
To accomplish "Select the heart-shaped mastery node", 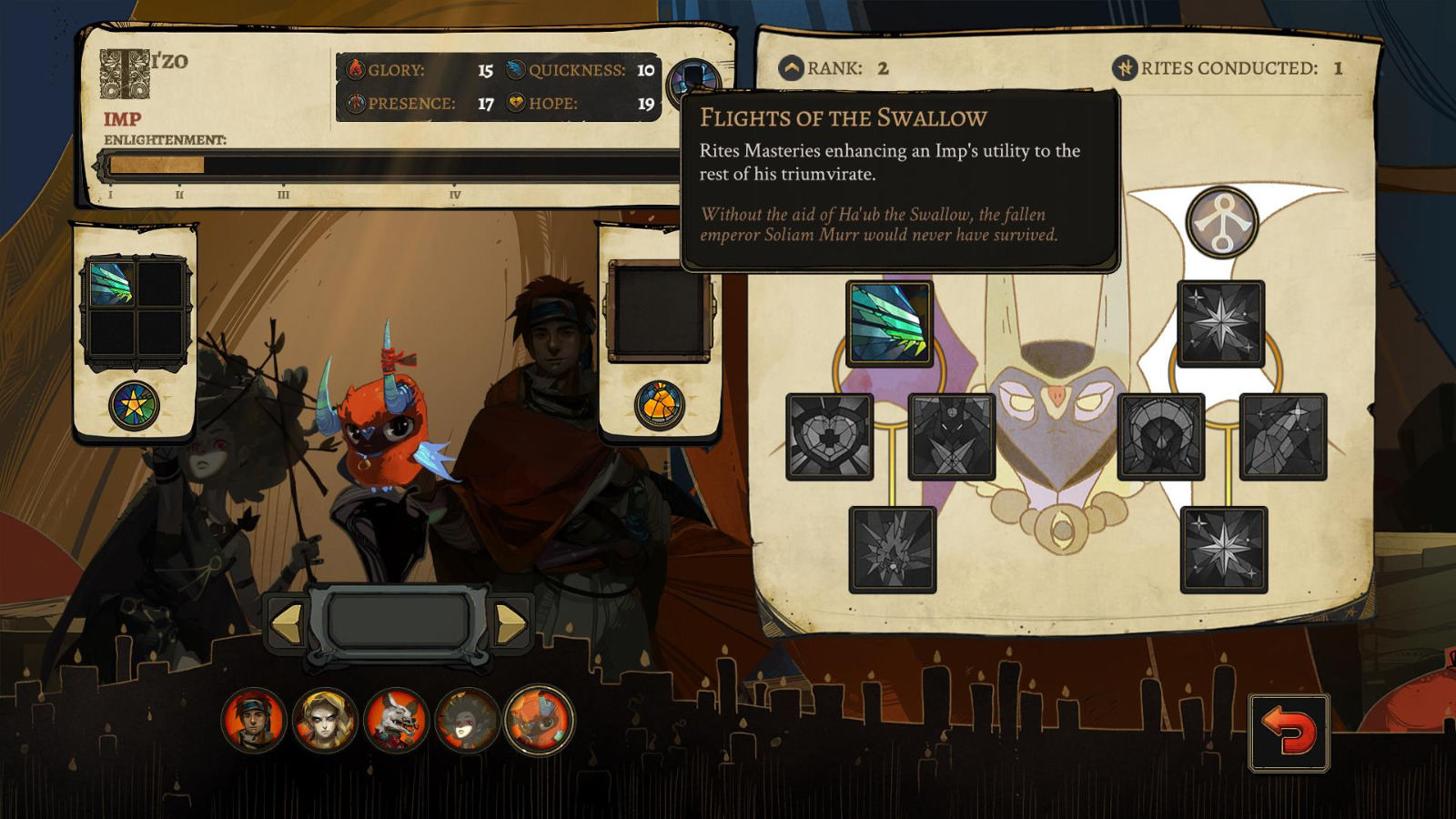I will (x=831, y=439).
